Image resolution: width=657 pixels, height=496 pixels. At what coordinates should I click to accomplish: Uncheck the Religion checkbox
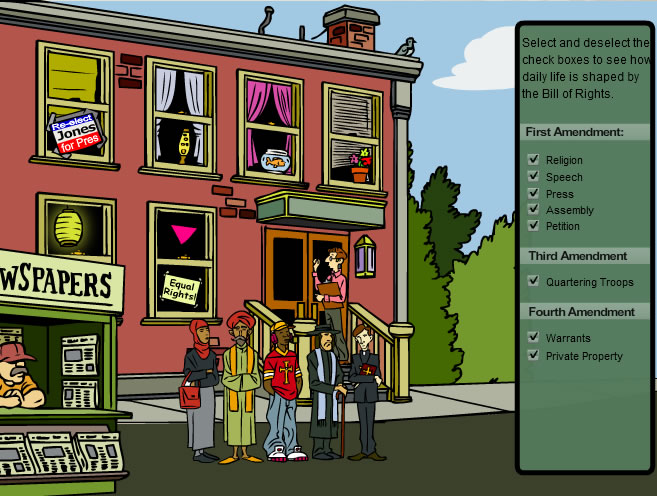point(534,160)
